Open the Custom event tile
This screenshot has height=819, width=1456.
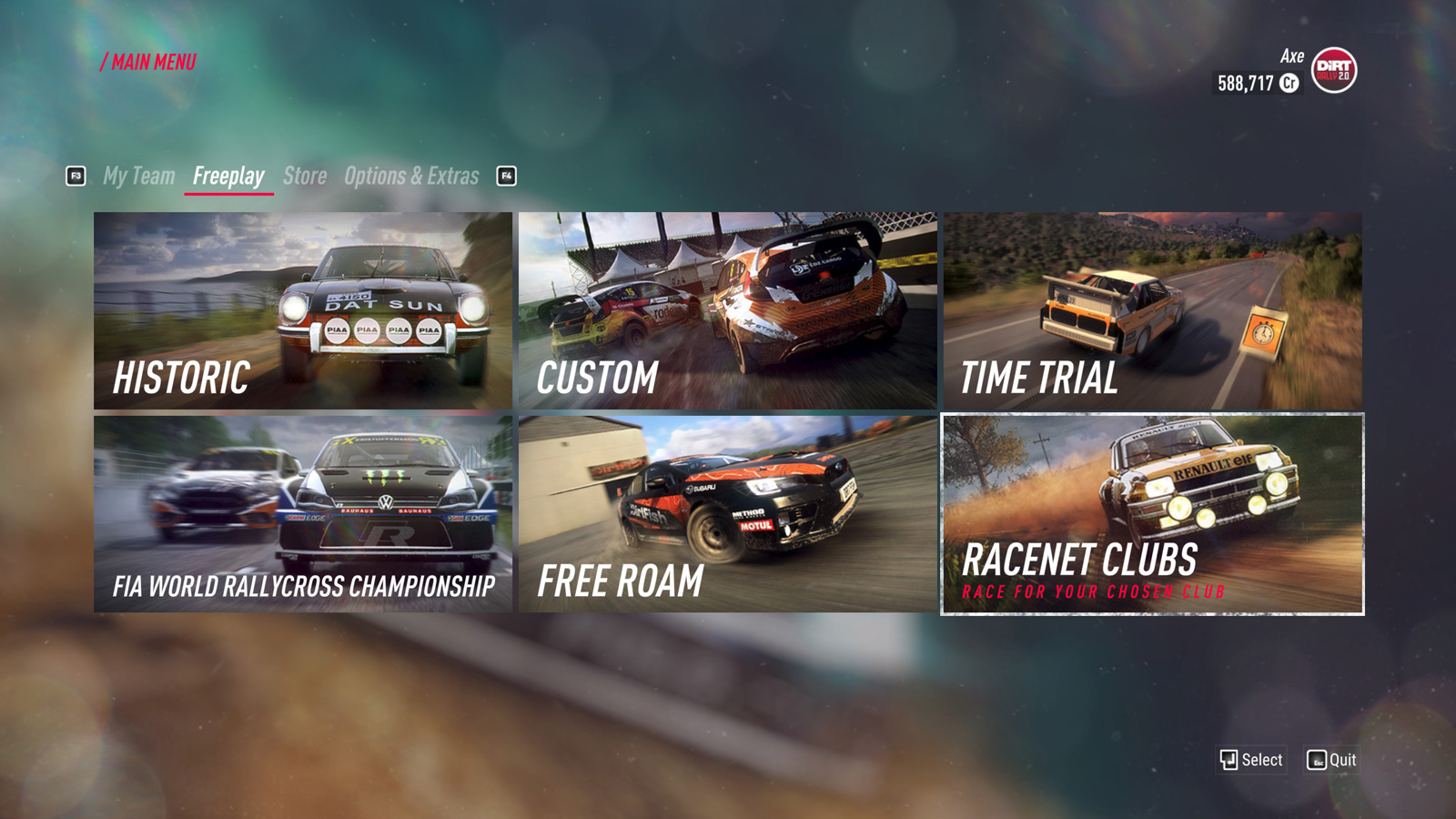(x=727, y=310)
